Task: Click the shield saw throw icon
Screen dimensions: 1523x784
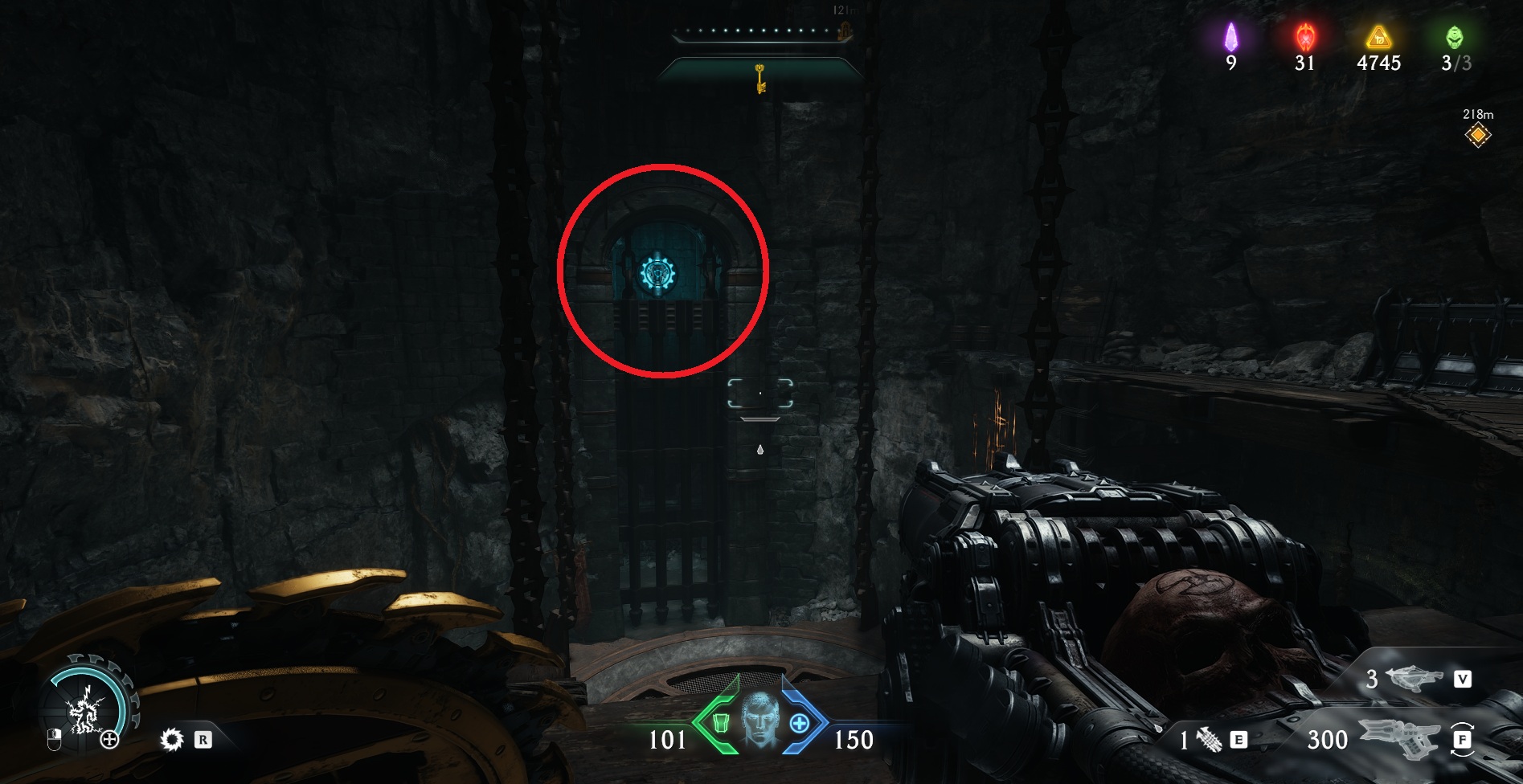Action: coord(172,739)
